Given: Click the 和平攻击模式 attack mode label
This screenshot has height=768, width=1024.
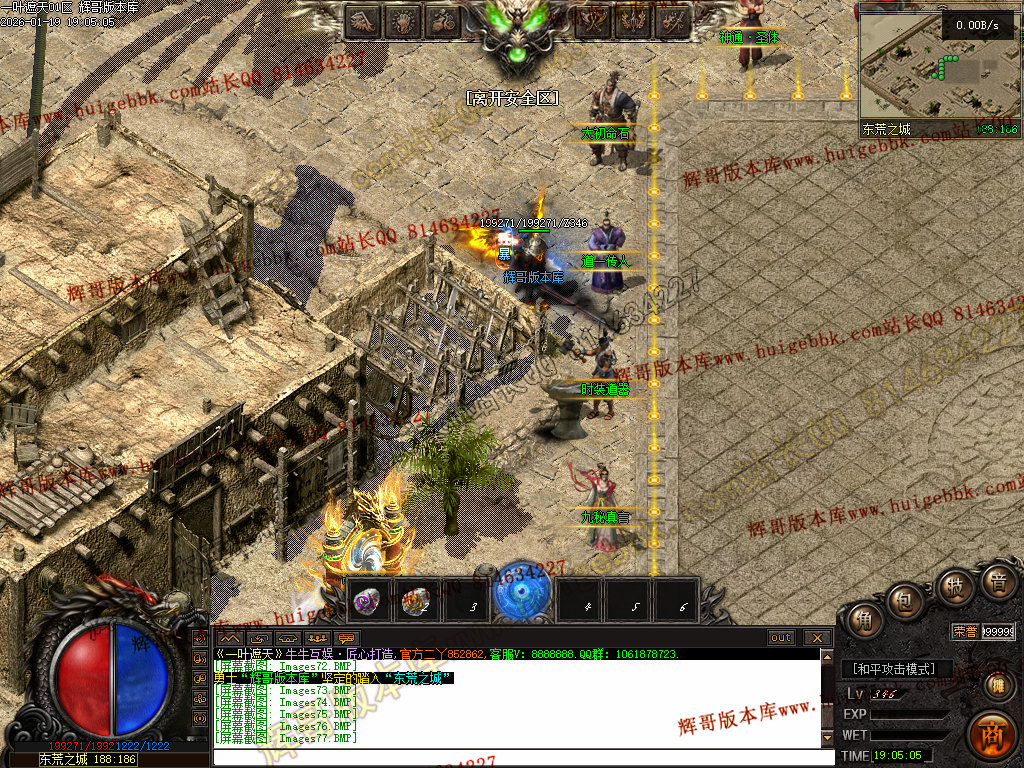Looking at the screenshot, I should coord(893,669).
